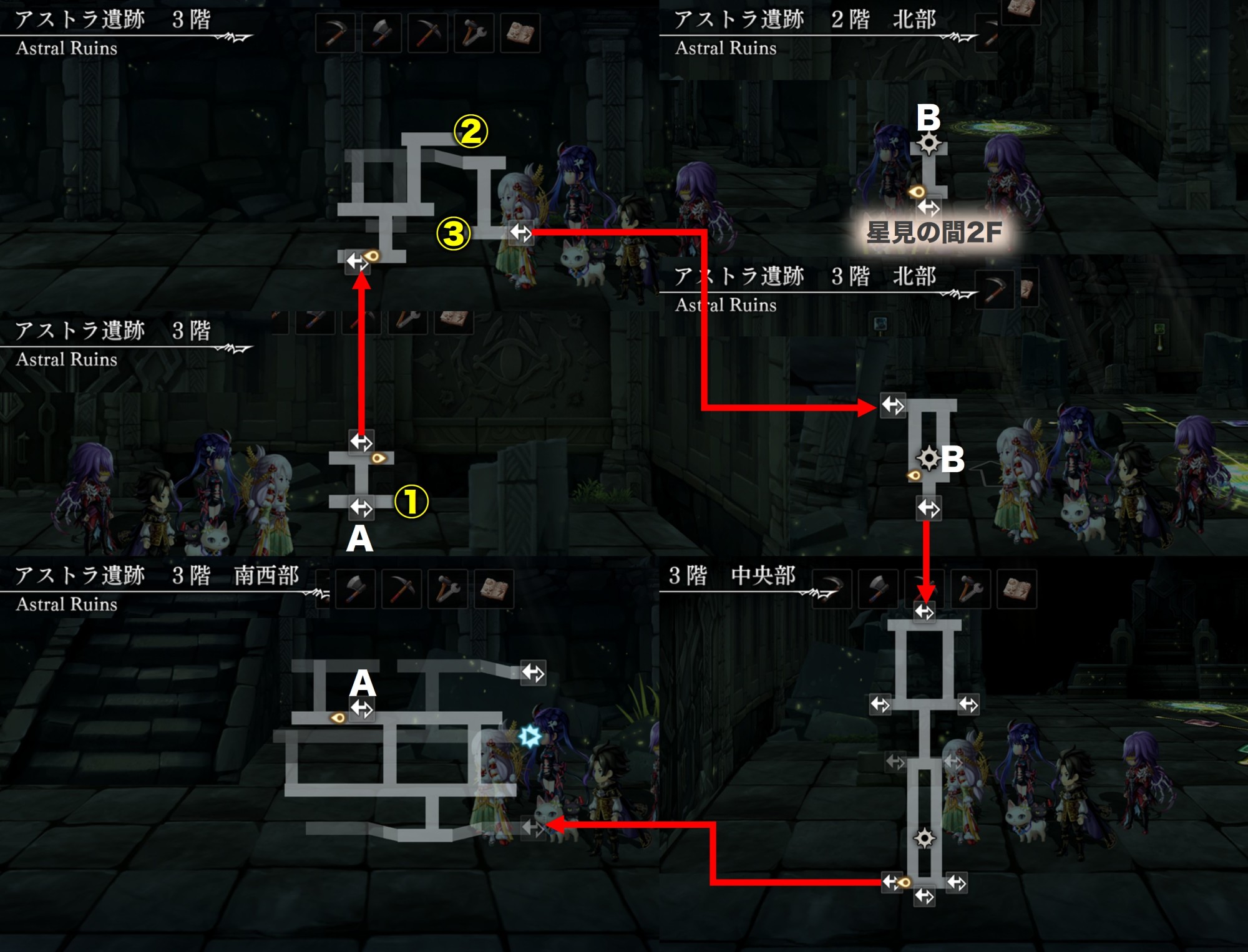Open the map book in the 南西部 panel

pyautogui.click(x=494, y=588)
